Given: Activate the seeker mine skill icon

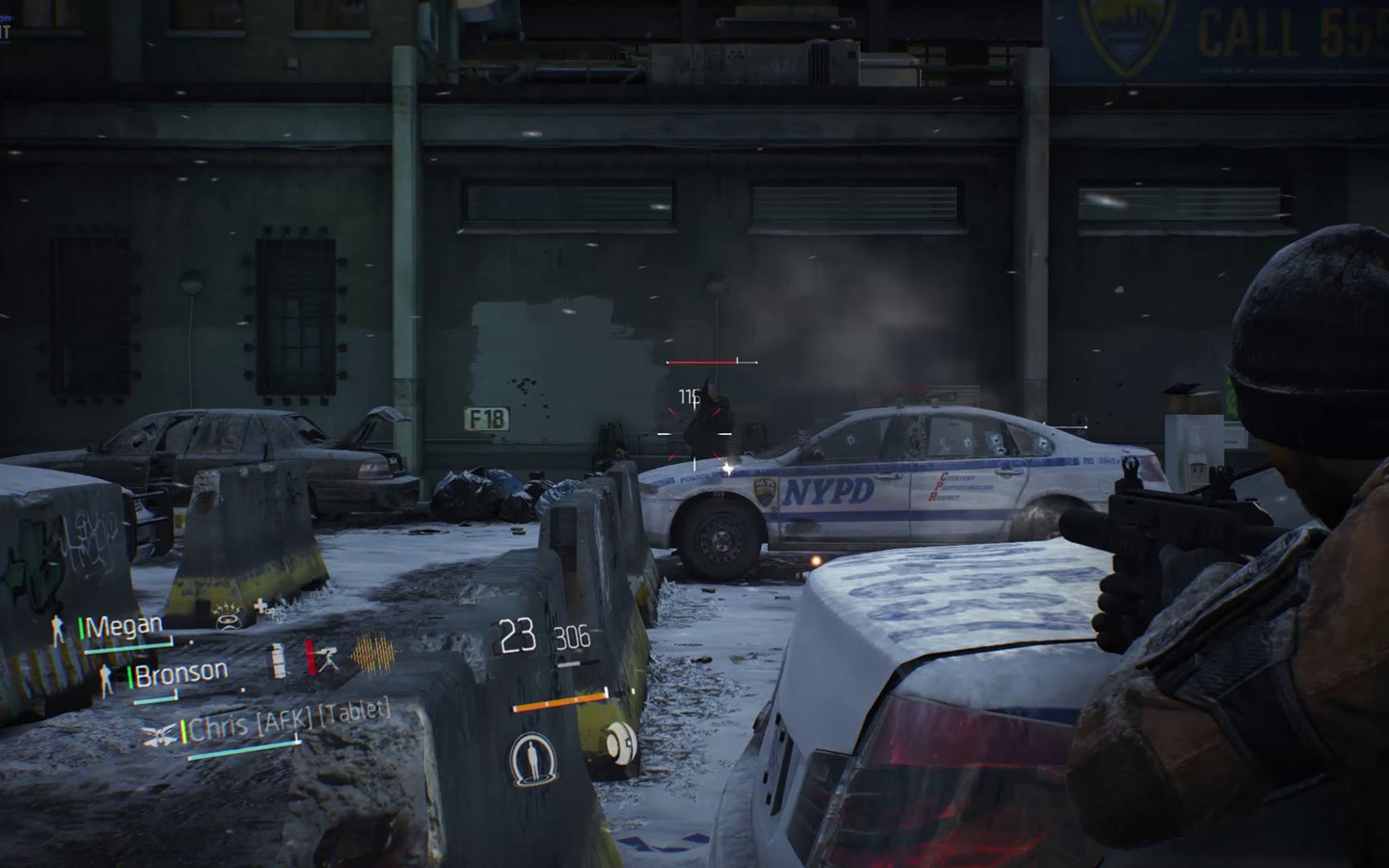Looking at the screenshot, I should coord(618,744).
